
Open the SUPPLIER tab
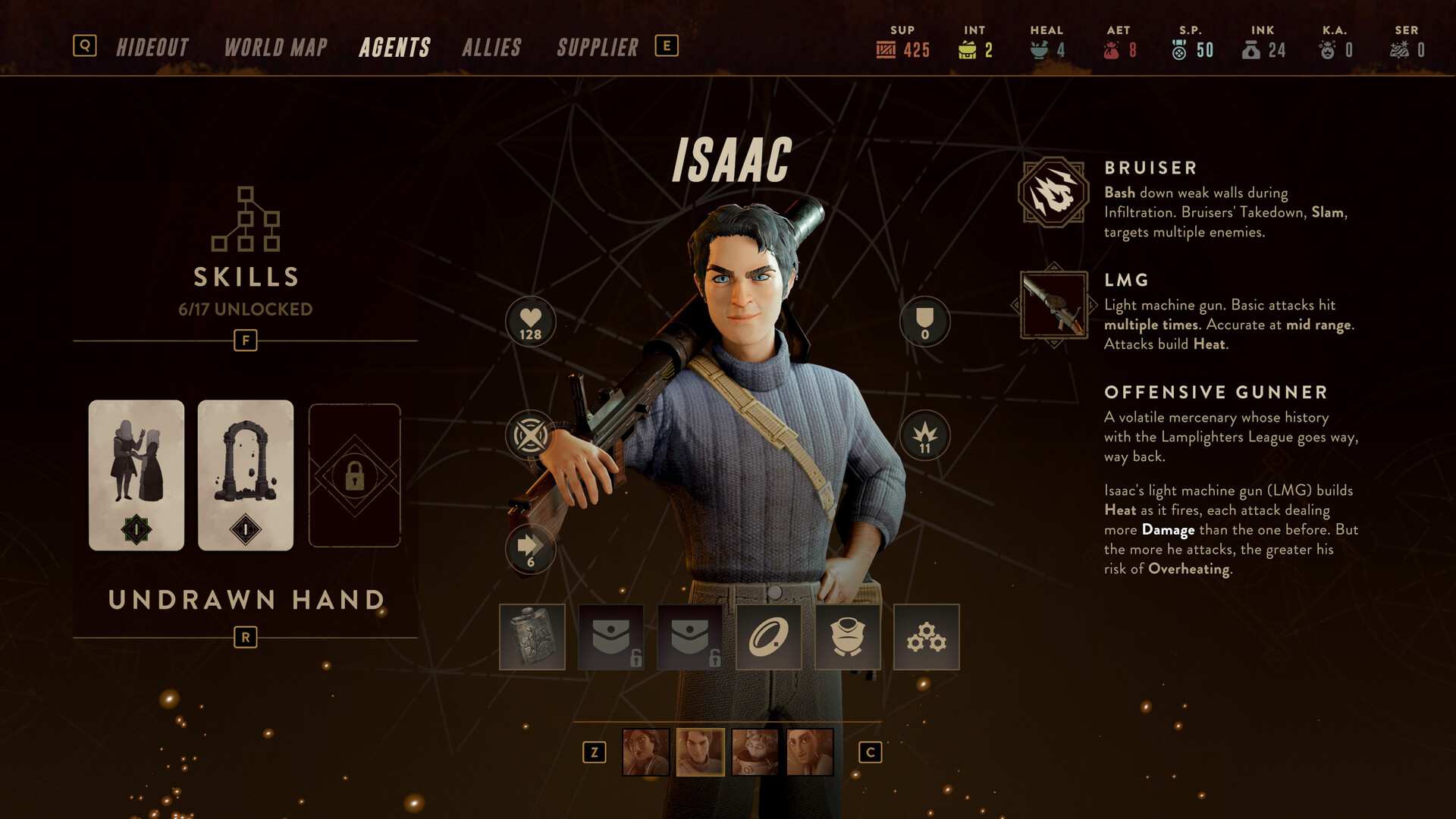[597, 47]
